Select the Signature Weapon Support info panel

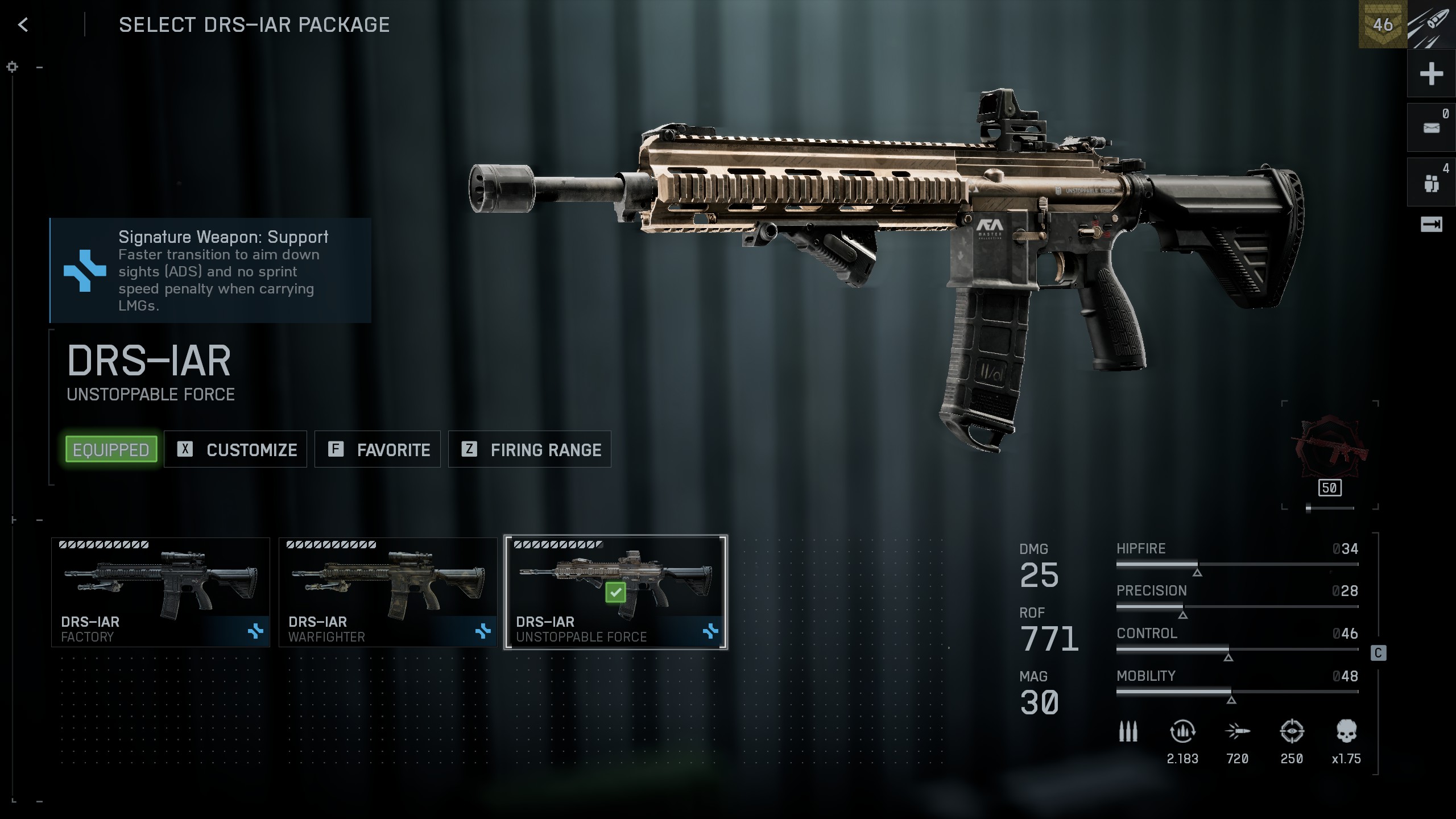(x=210, y=271)
